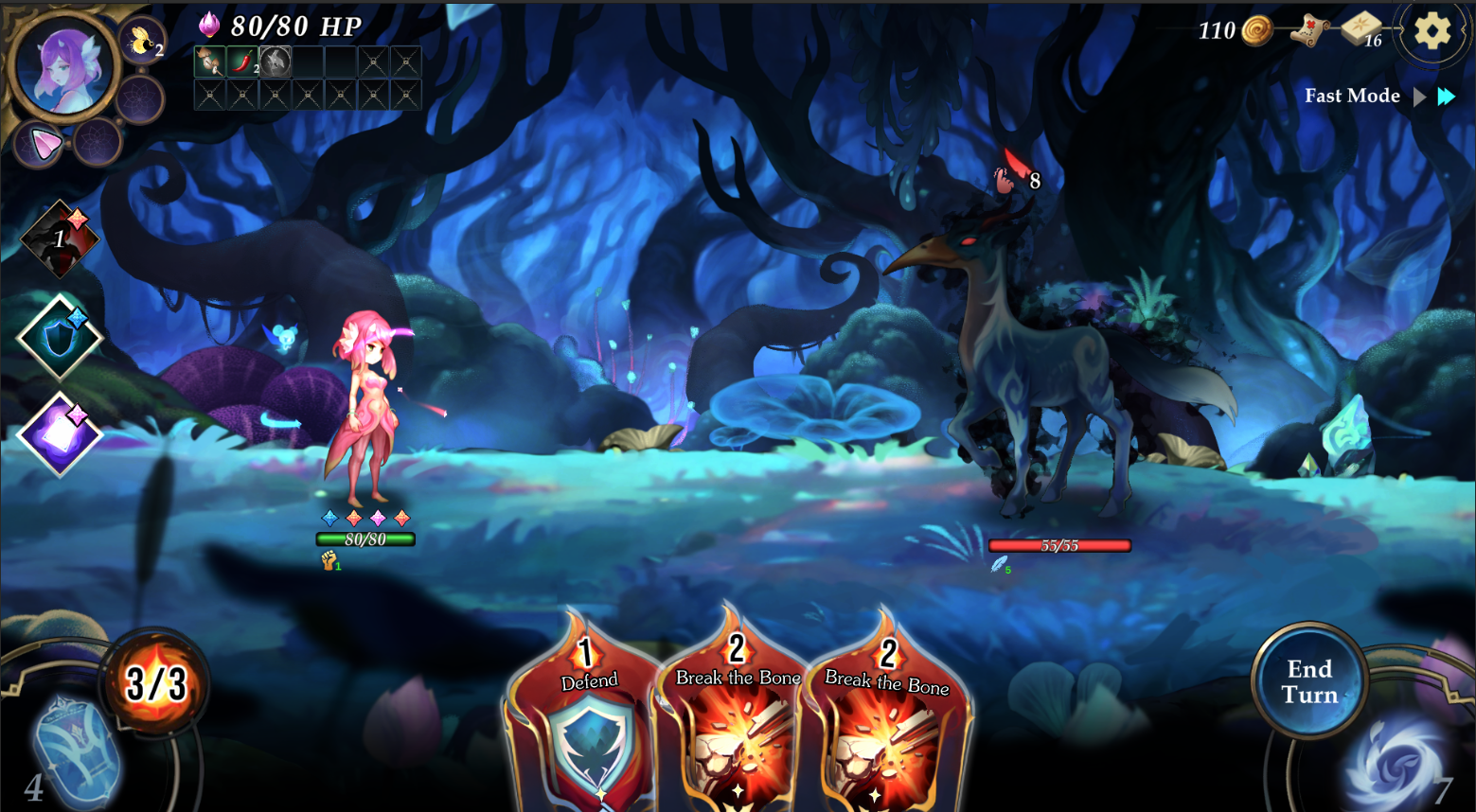Switch back to normal speed with the single arrow
Image resolution: width=1476 pixels, height=812 pixels.
point(1420,96)
